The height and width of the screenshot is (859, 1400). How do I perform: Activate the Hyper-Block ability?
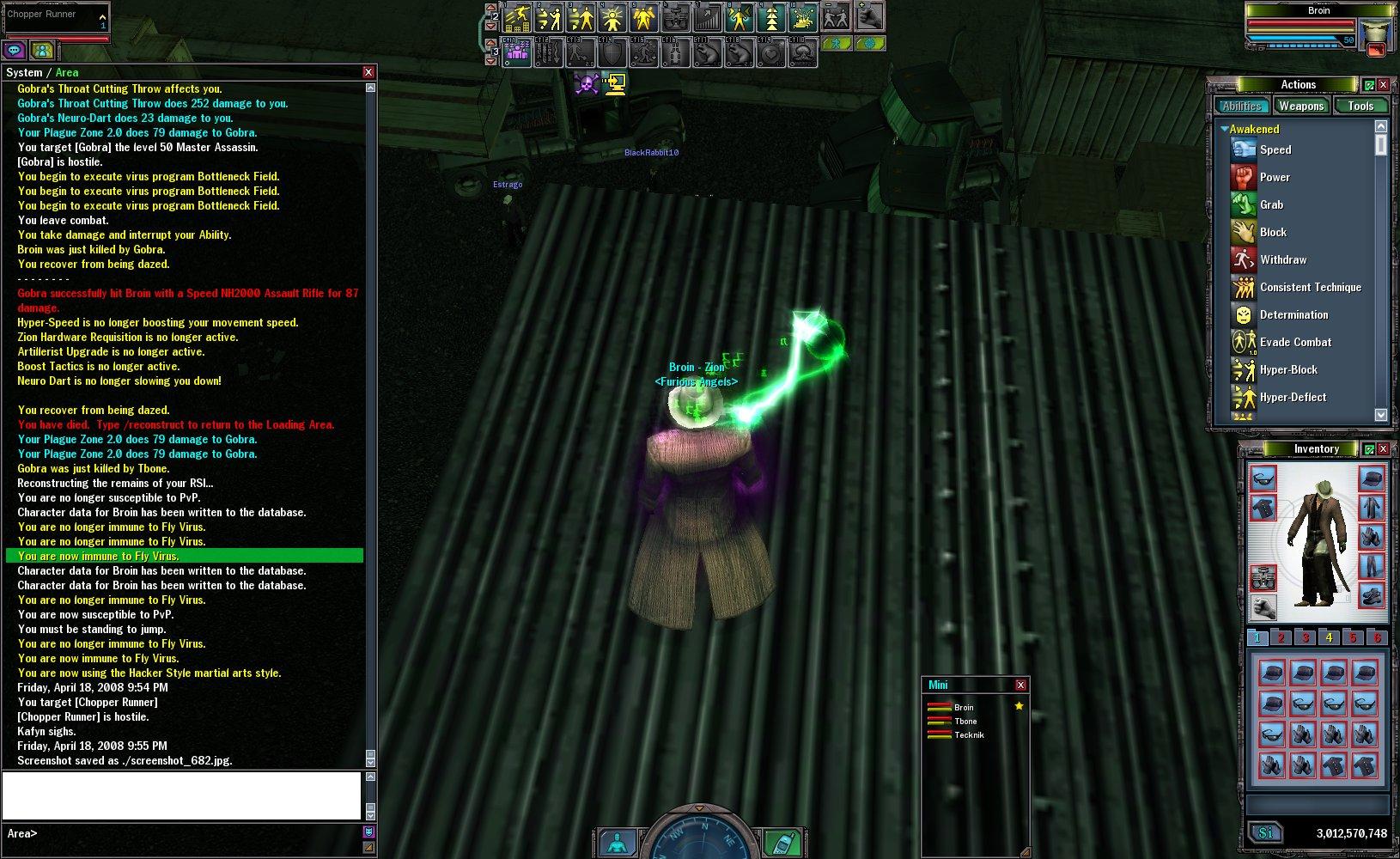pos(1288,369)
